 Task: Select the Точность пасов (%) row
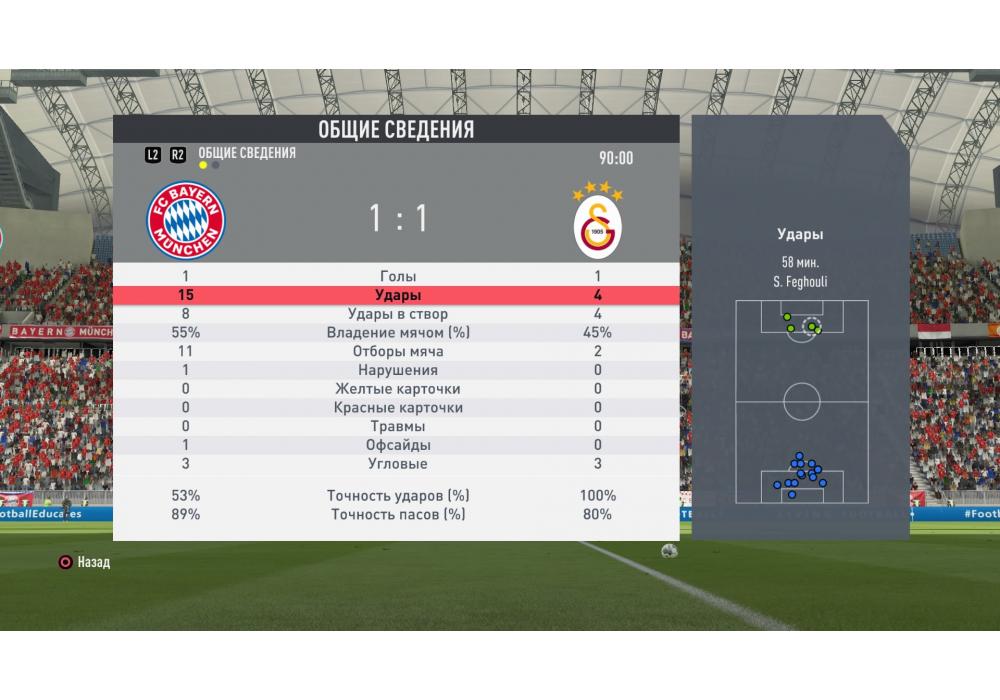(x=397, y=514)
